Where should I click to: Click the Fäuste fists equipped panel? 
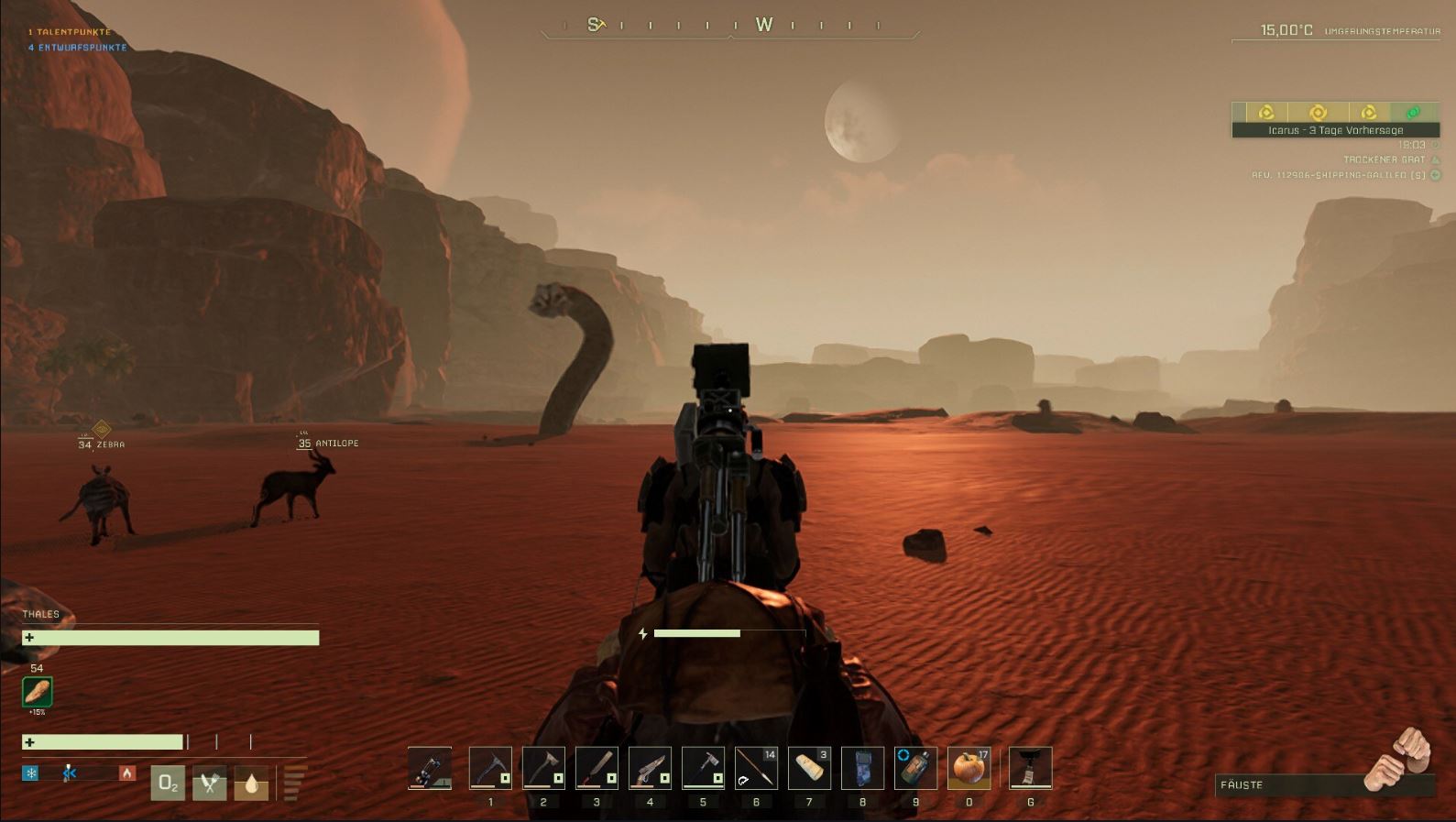(1324, 784)
